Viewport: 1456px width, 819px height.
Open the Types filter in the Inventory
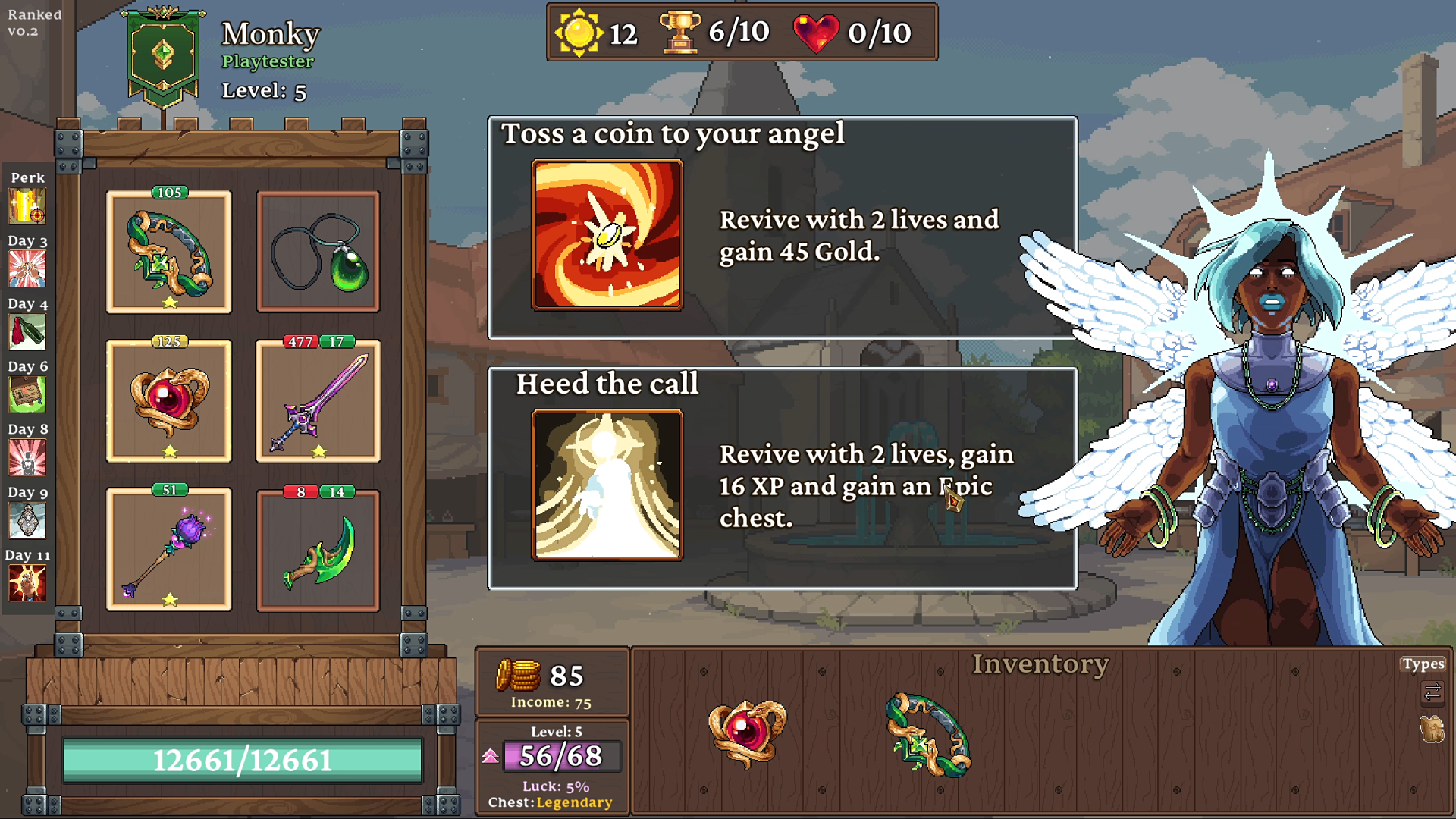click(x=1424, y=663)
